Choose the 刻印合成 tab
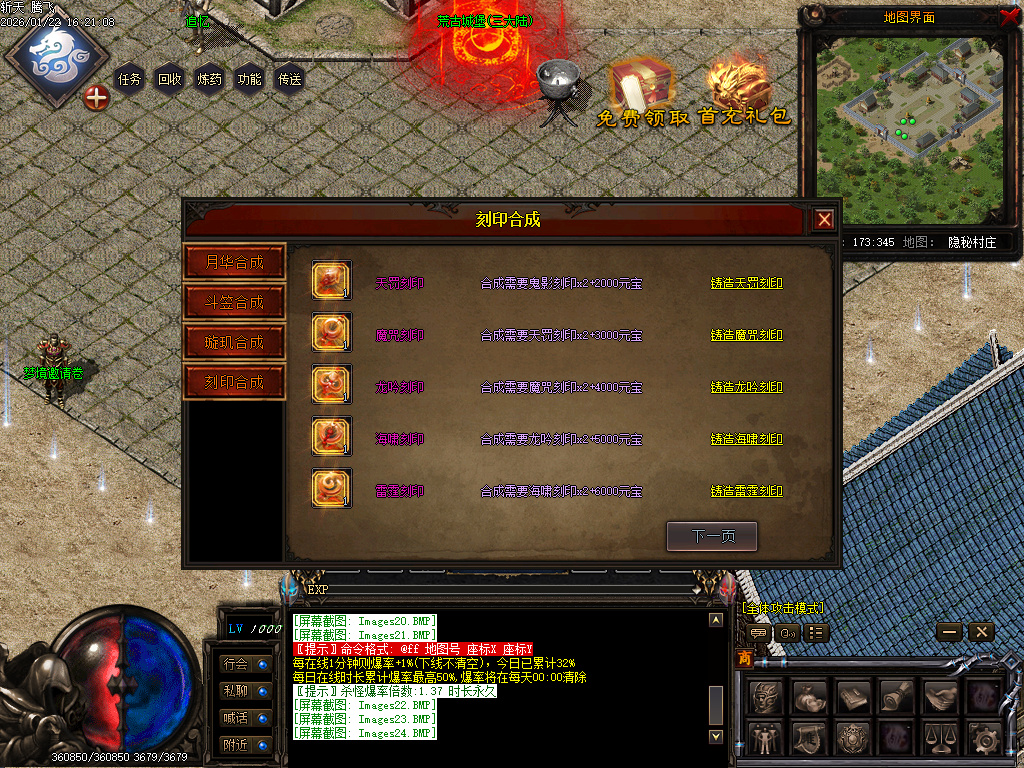Viewport: 1024px width, 768px height. click(235, 382)
